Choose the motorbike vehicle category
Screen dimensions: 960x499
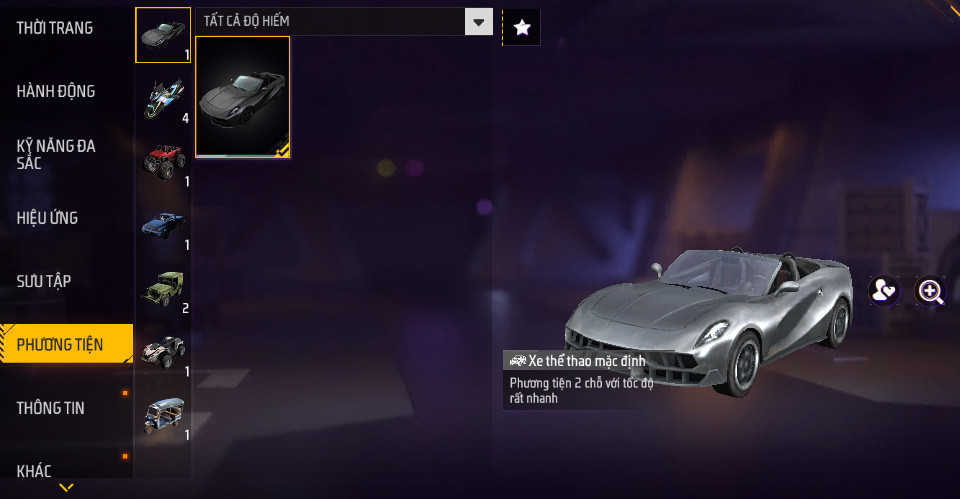163,98
